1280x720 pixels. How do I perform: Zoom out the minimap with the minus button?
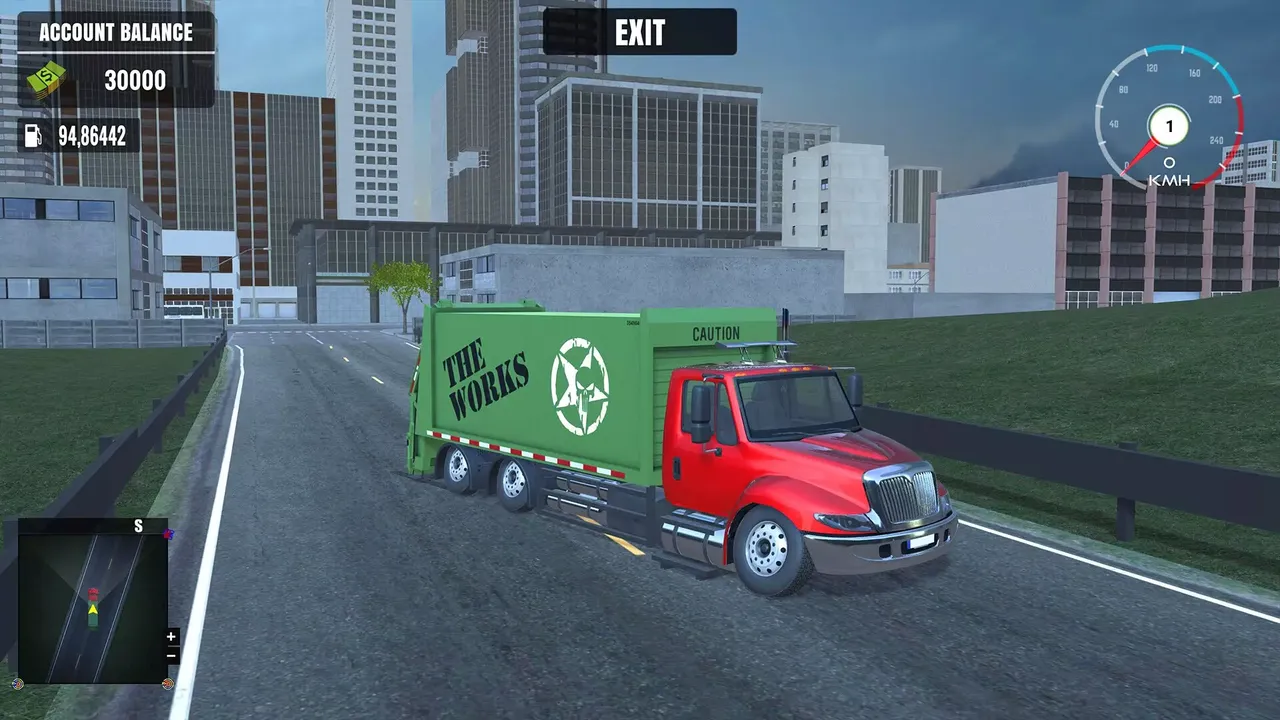coord(171,655)
